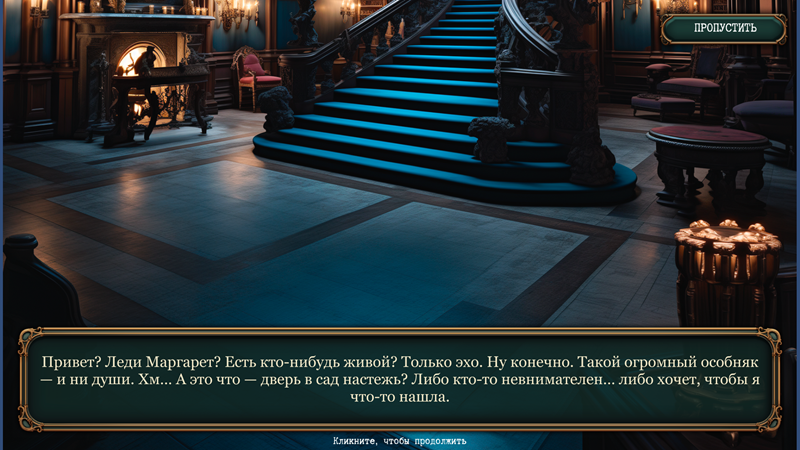Skip the cutscene with the ПРОПУСТИТЬ button
Viewport: 800px width, 450px height.
coord(725,28)
